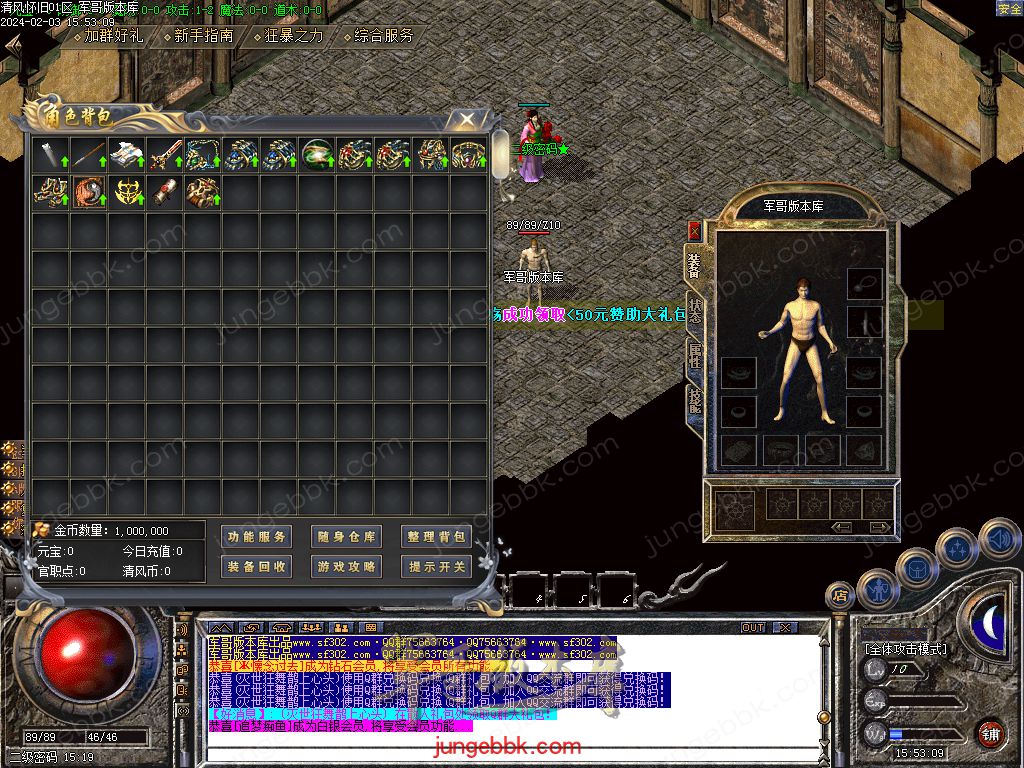Viewport: 1024px width, 768px height.
Task: Open the 铺 shop round button
Action: coord(990,733)
